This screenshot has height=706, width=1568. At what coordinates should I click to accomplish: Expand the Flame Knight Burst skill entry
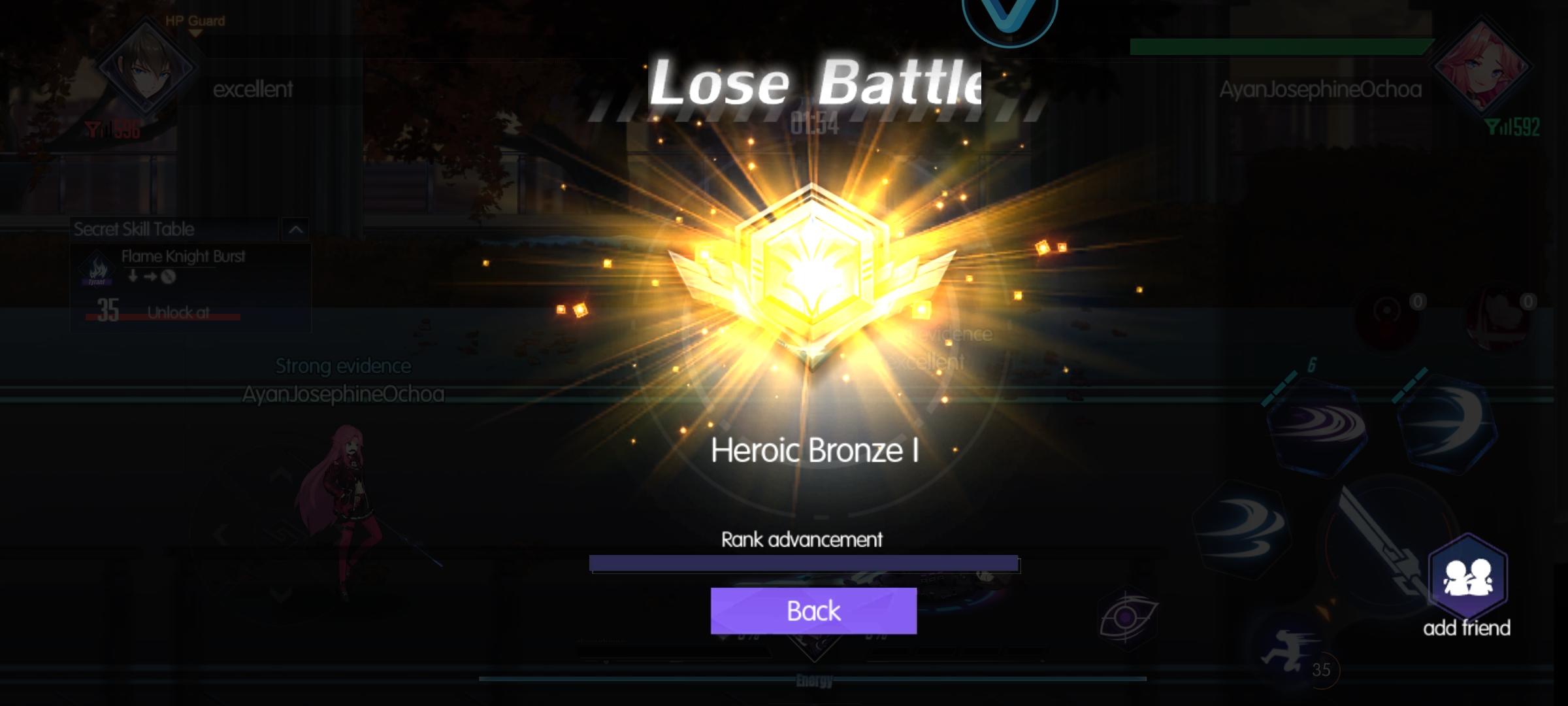click(184, 256)
